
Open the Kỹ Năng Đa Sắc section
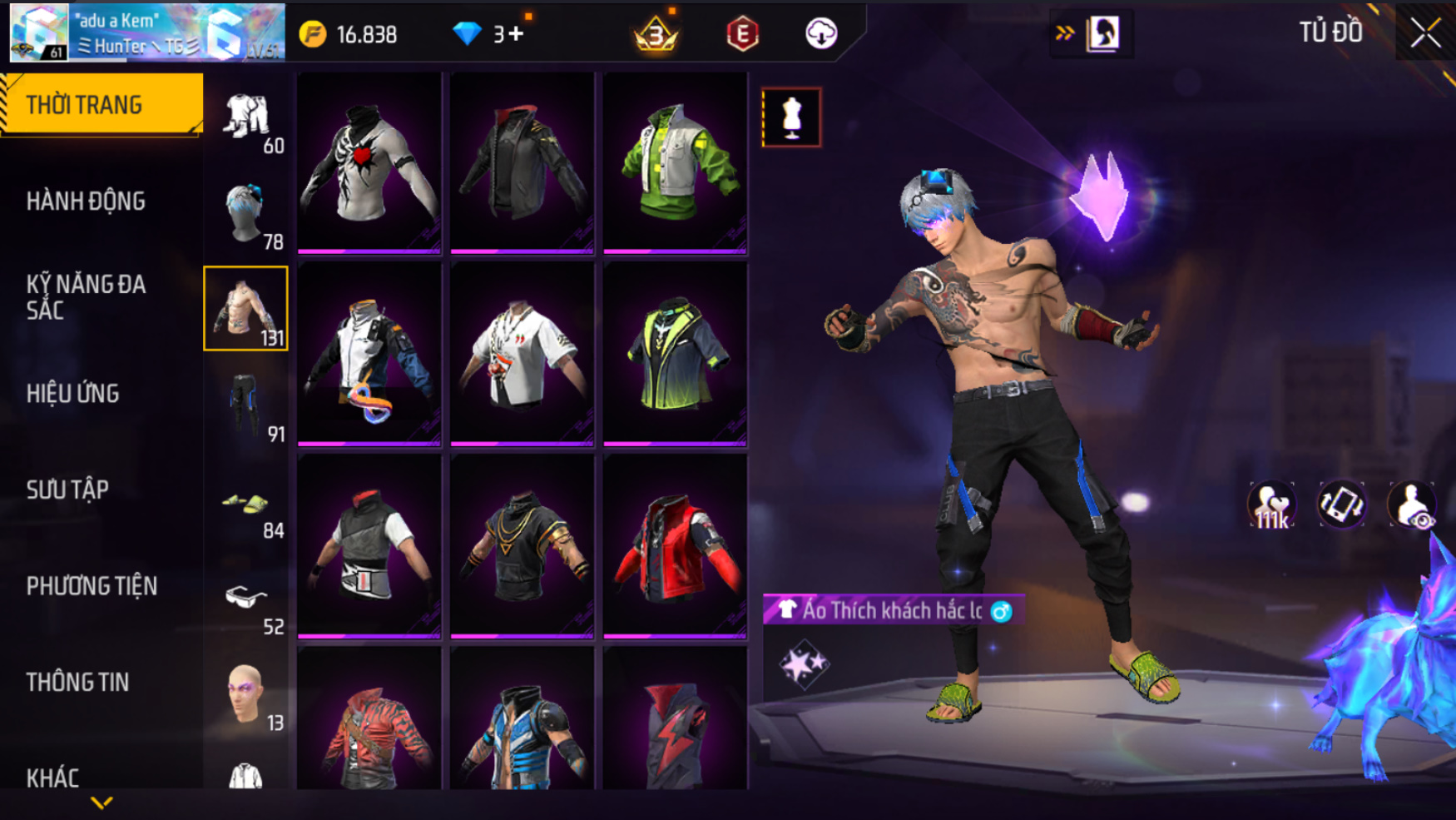tap(86, 296)
